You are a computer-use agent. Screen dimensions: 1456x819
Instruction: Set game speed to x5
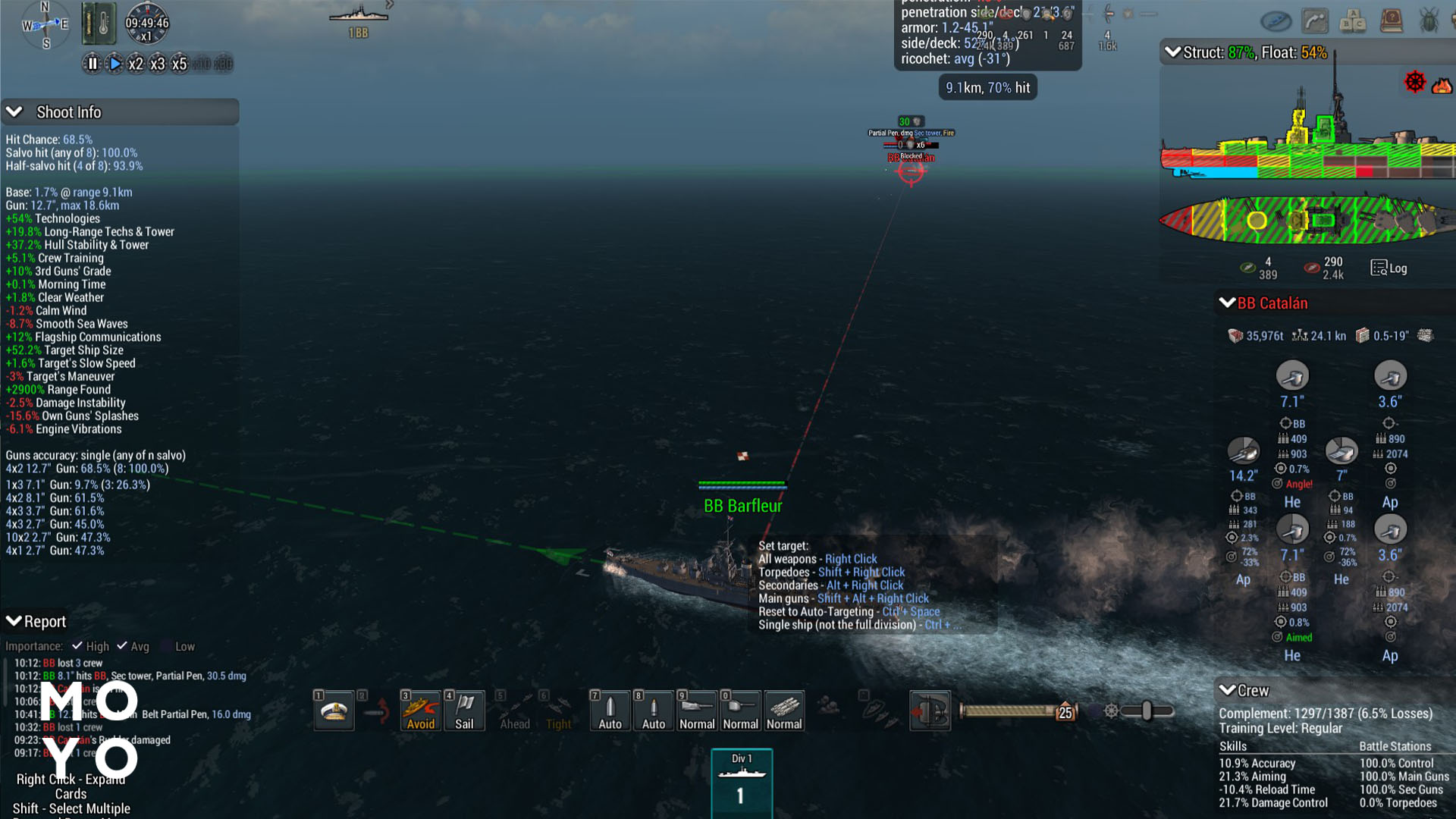[179, 64]
